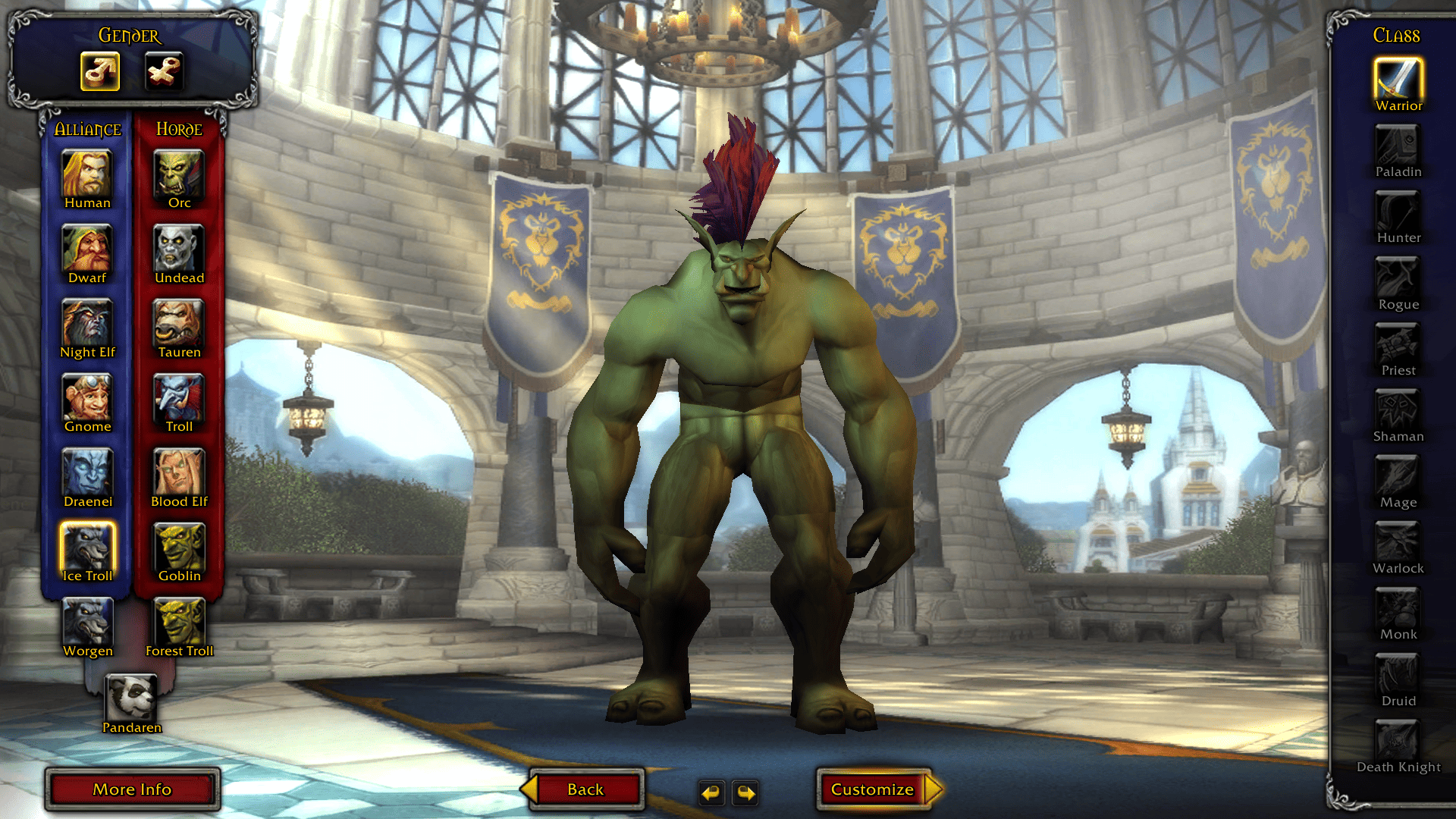Select the Death Knight class
The width and height of the screenshot is (1456, 819).
(1398, 741)
